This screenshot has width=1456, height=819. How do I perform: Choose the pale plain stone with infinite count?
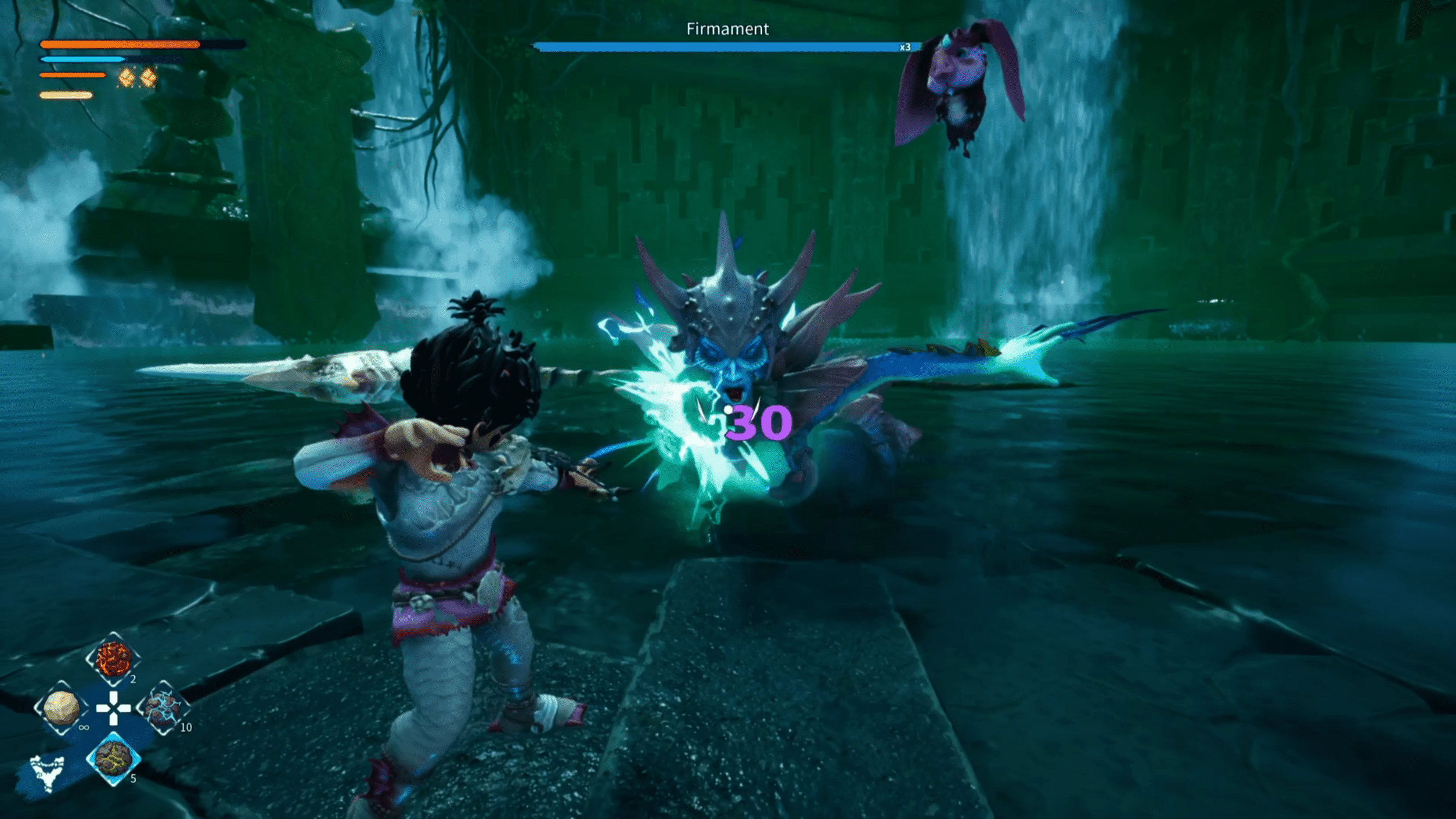coord(61,708)
